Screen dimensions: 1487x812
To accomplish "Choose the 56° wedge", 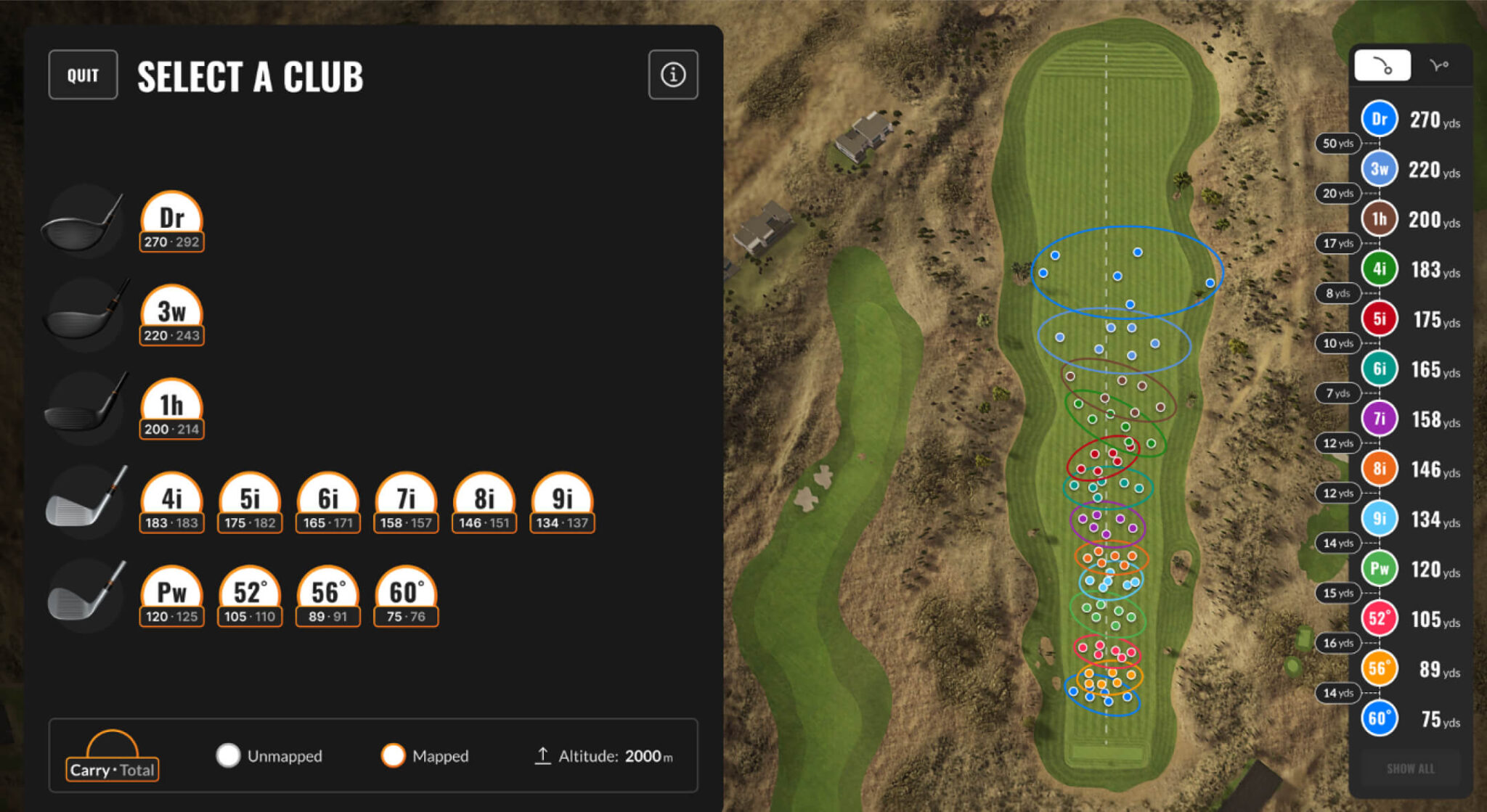I will click(328, 596).
